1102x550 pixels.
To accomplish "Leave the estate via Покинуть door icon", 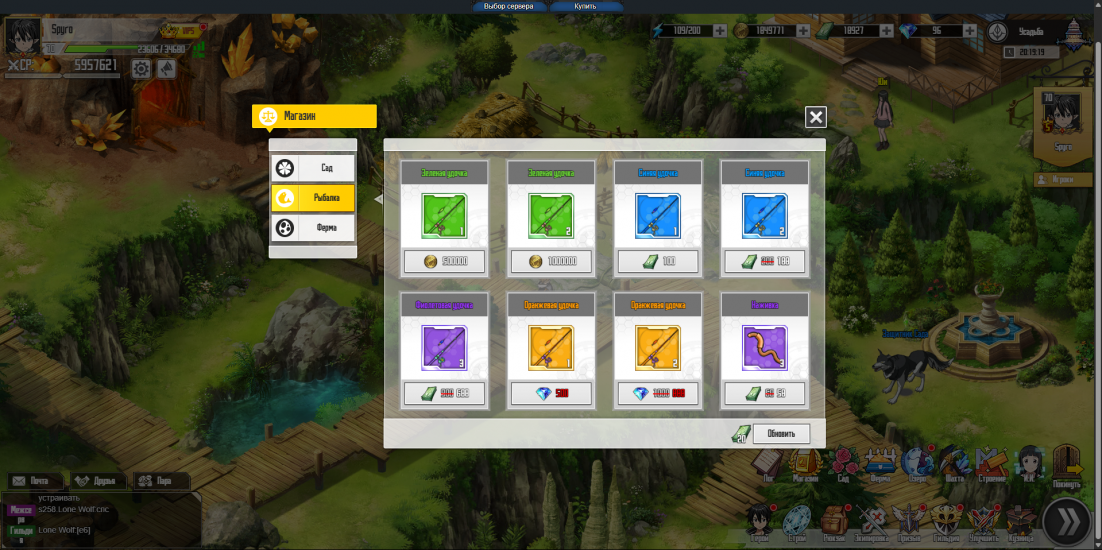I will coord(1067,464).
